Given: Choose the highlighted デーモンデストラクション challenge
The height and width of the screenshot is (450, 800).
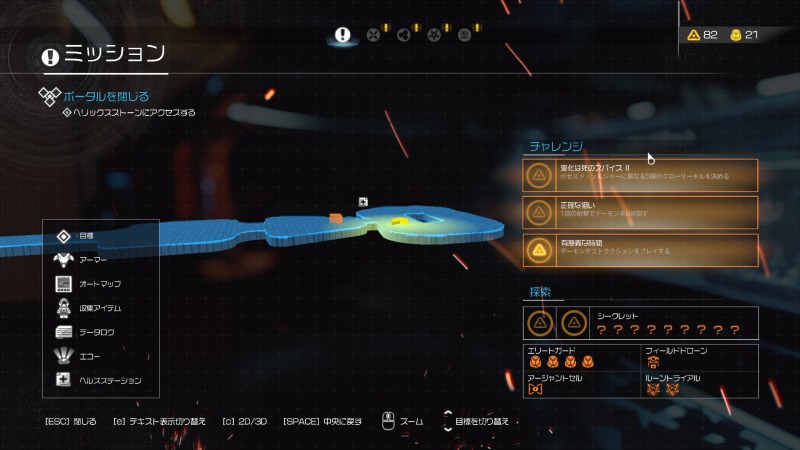Looking at the screenshot, I should click(641, 248).
